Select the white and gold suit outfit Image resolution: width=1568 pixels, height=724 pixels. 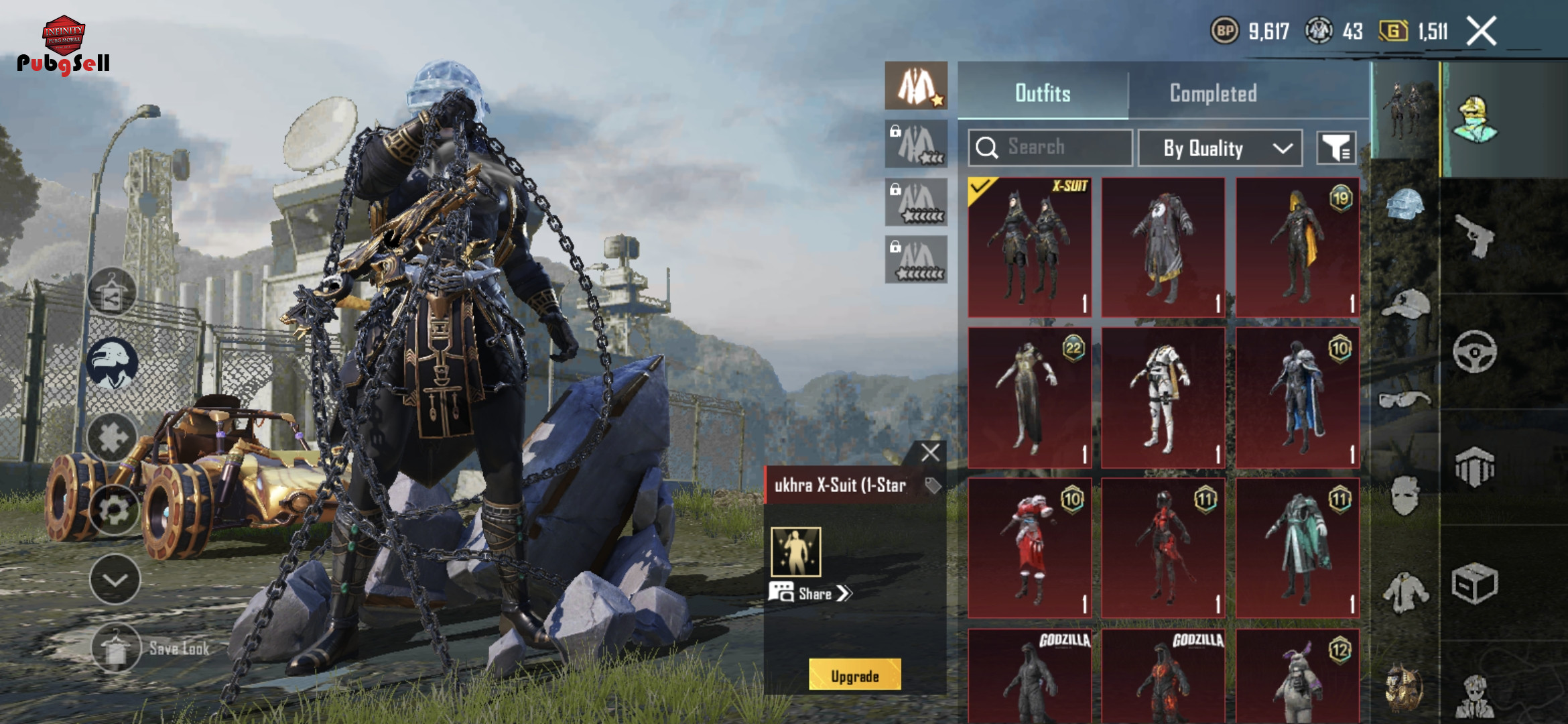click(1163, 398)
